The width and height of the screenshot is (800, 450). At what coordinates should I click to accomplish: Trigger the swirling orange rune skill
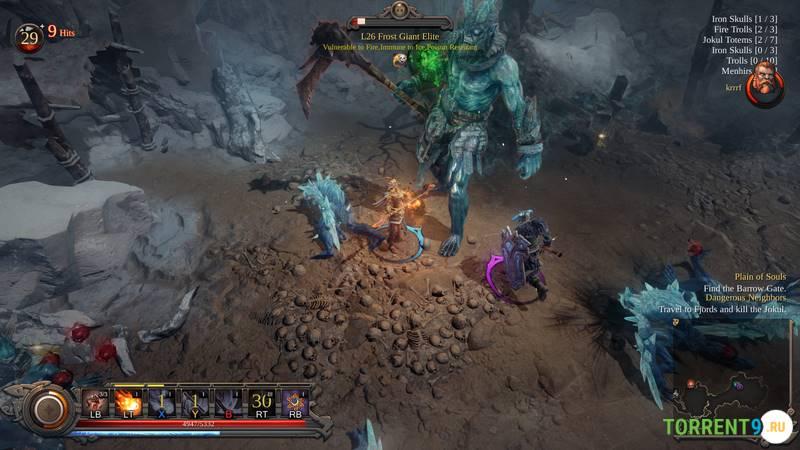tap(294, 401)
